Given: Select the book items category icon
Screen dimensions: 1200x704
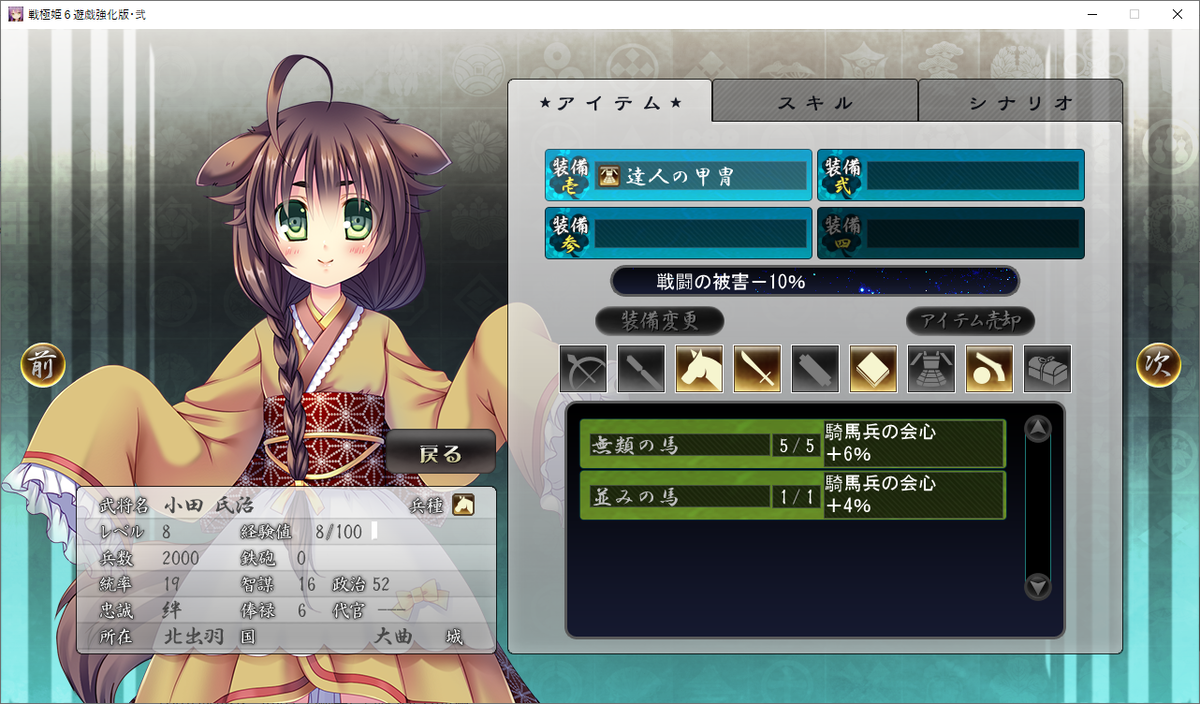Looking at the screenshot, I should [874, 369].
